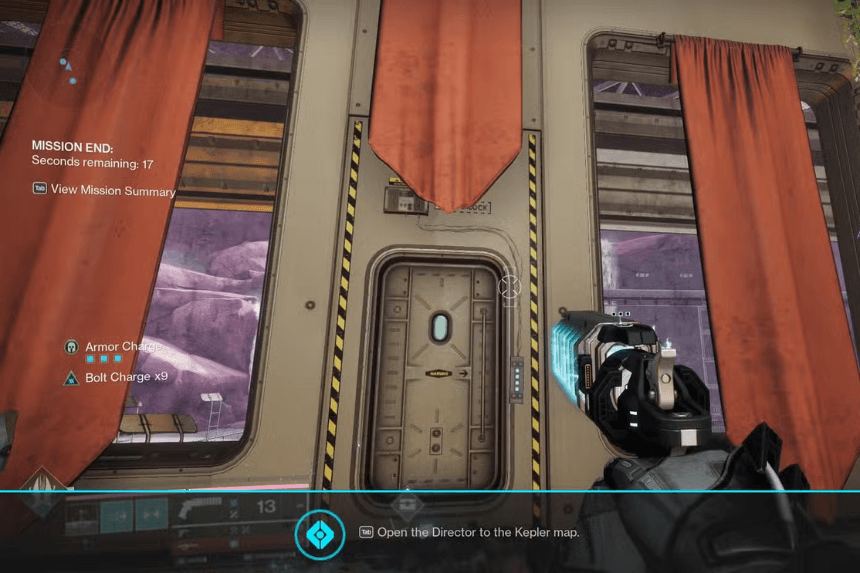Image resolution: width=860 pixels, height=573 pixels.
Task: Open the View Mission Summary entry
Action: pyautogui.click(x=112, y=191)
